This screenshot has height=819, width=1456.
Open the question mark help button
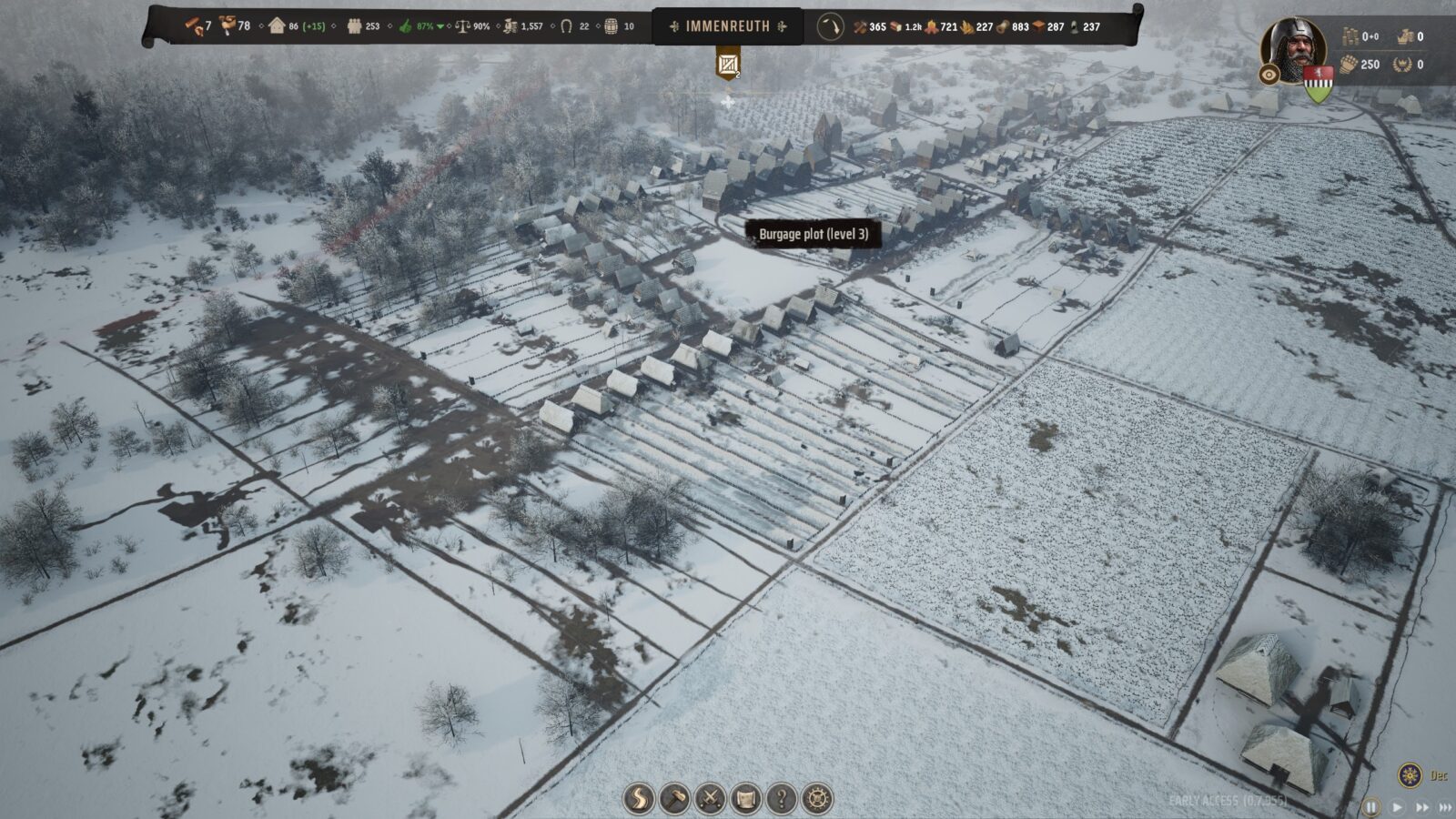[782, 799]
